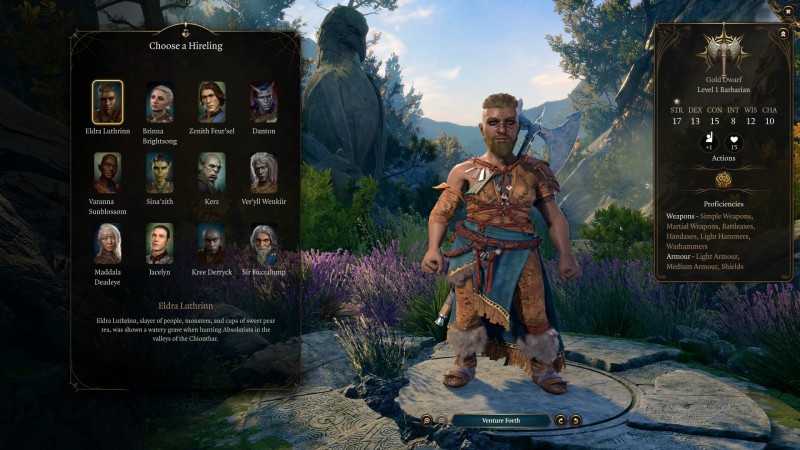Choose Jacelyn as your hireling
The height and width of the screenshot is (450, 800).
[x=159, y=242]
